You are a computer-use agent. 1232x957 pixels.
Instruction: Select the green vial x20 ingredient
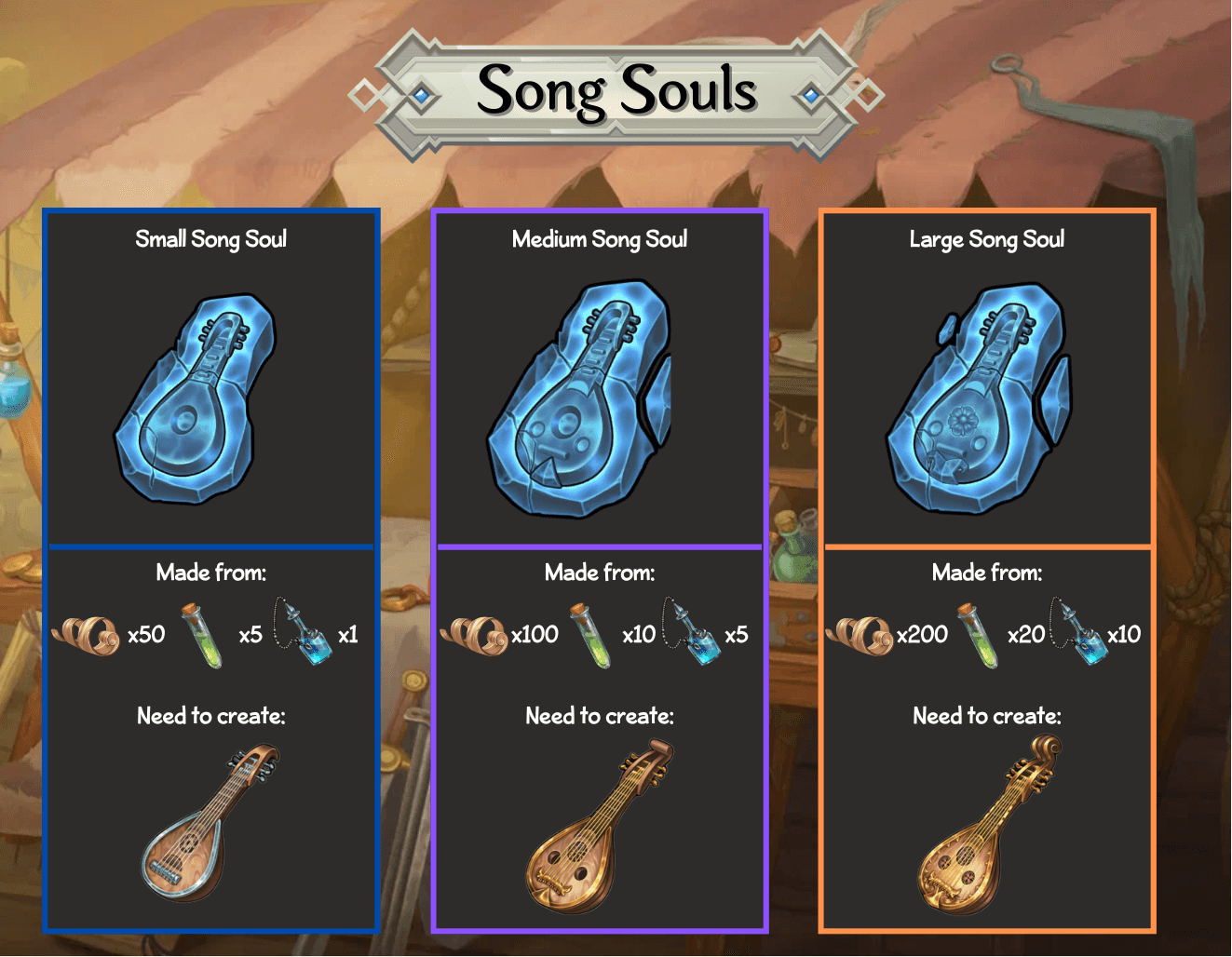[x=978, y=635]
